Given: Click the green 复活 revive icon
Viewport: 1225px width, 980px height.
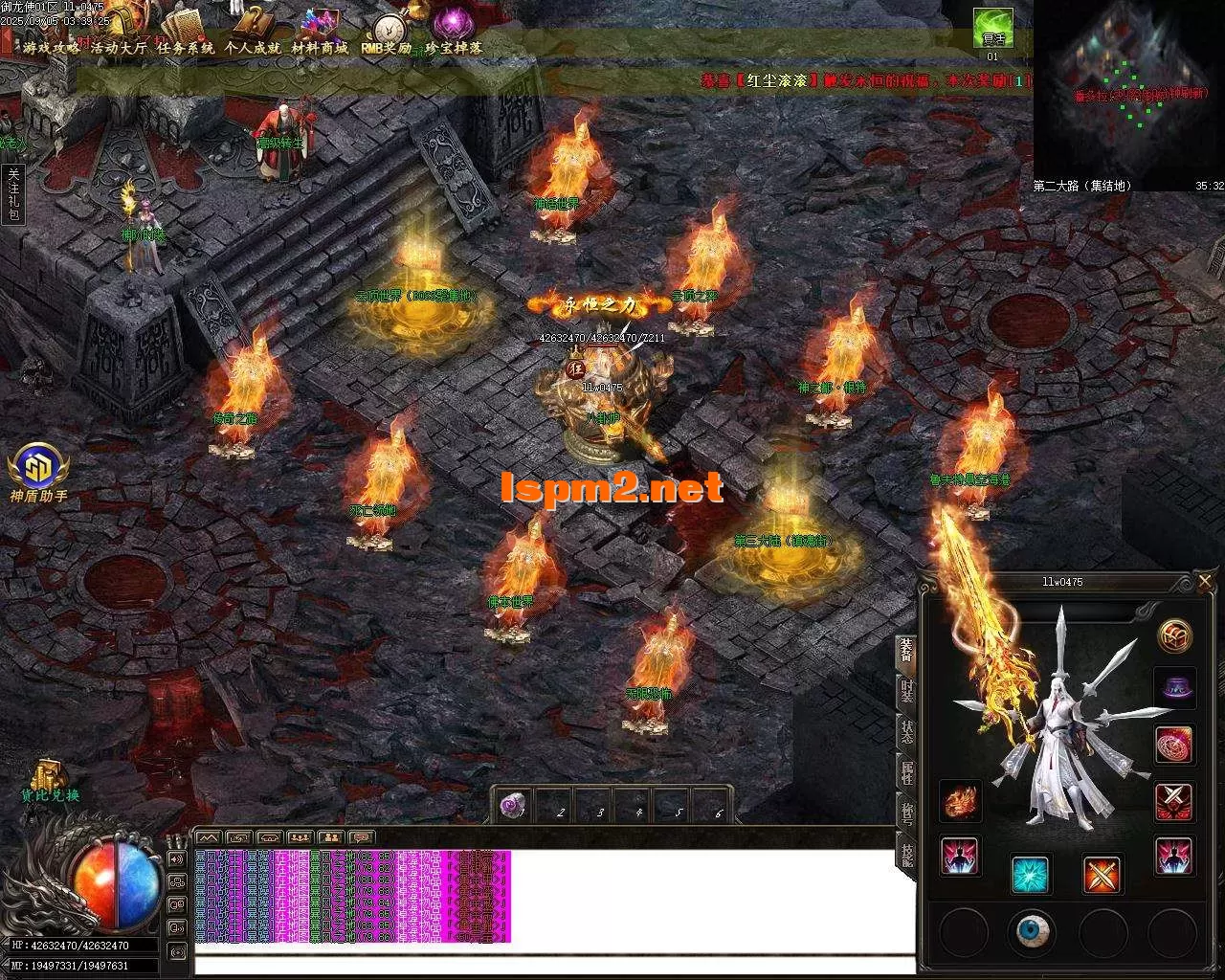Looking at the screenshot, I should click(x=993, y=29).
